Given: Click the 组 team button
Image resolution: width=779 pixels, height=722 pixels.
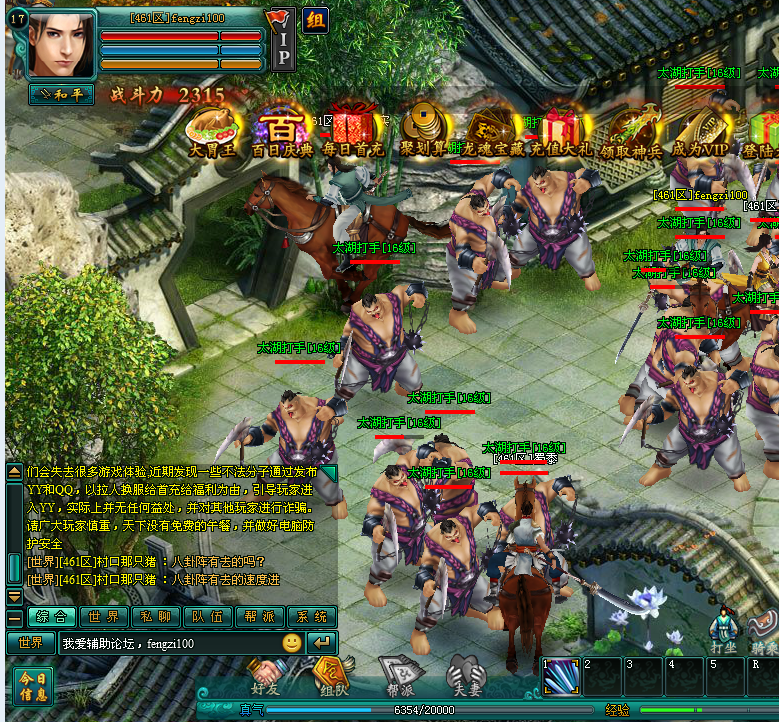Looking at the screenshot, I should point(316,21).
